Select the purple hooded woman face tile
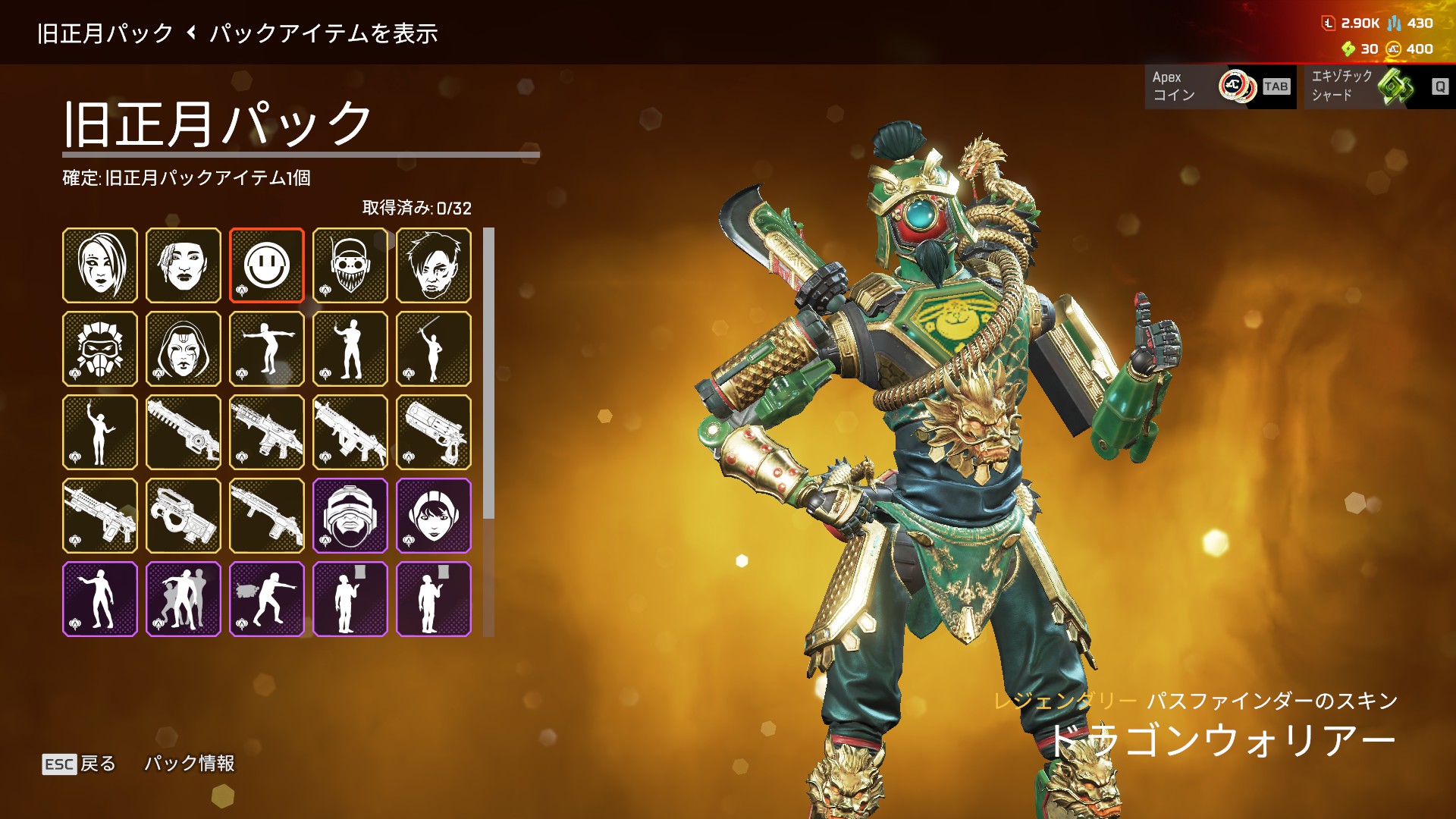Screen dimensions: 1456x819 pos(433,516)
